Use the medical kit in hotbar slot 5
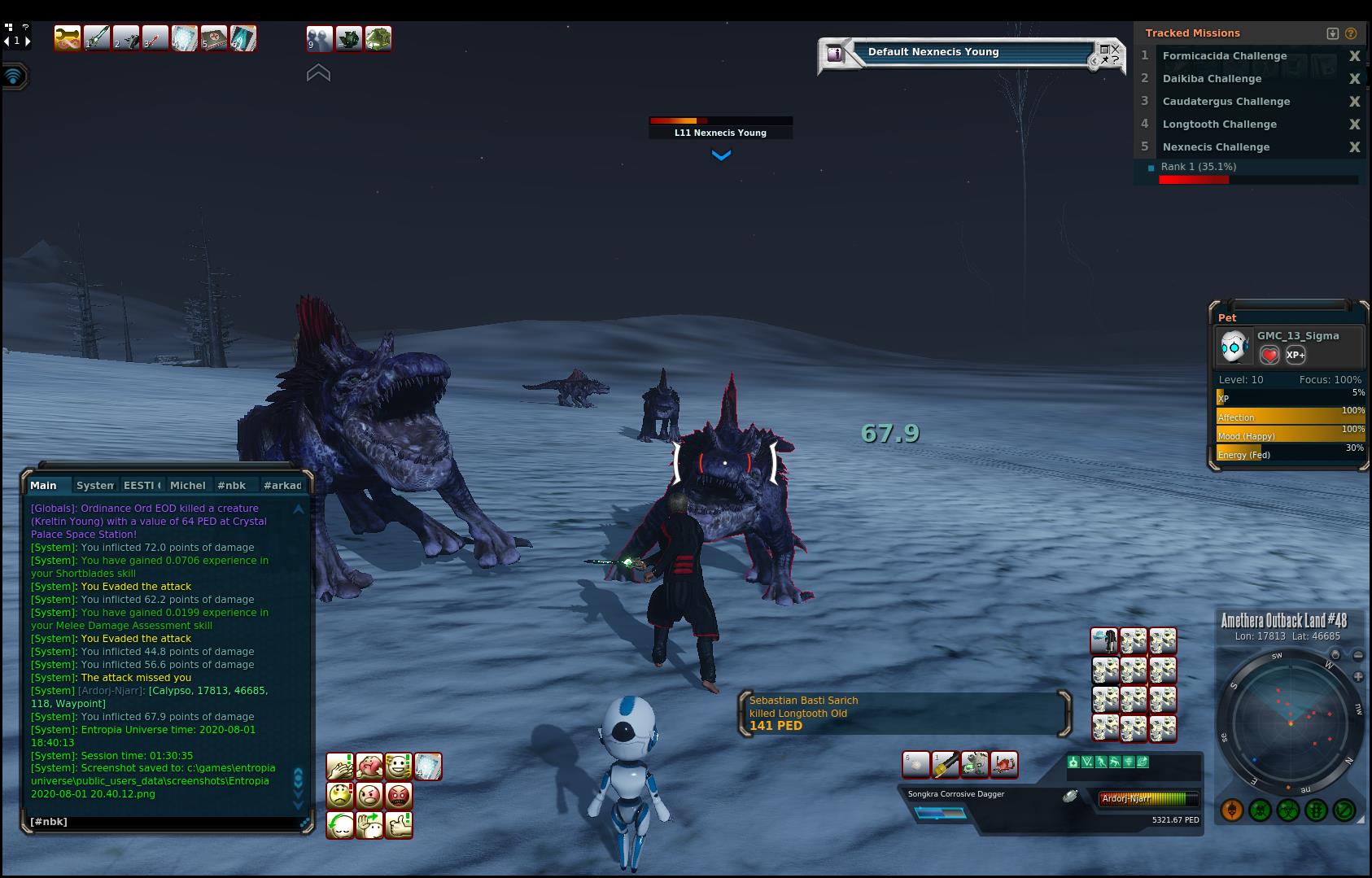Image resolution: width=1372 pixels, height=878 pixels. pos(214,38)
